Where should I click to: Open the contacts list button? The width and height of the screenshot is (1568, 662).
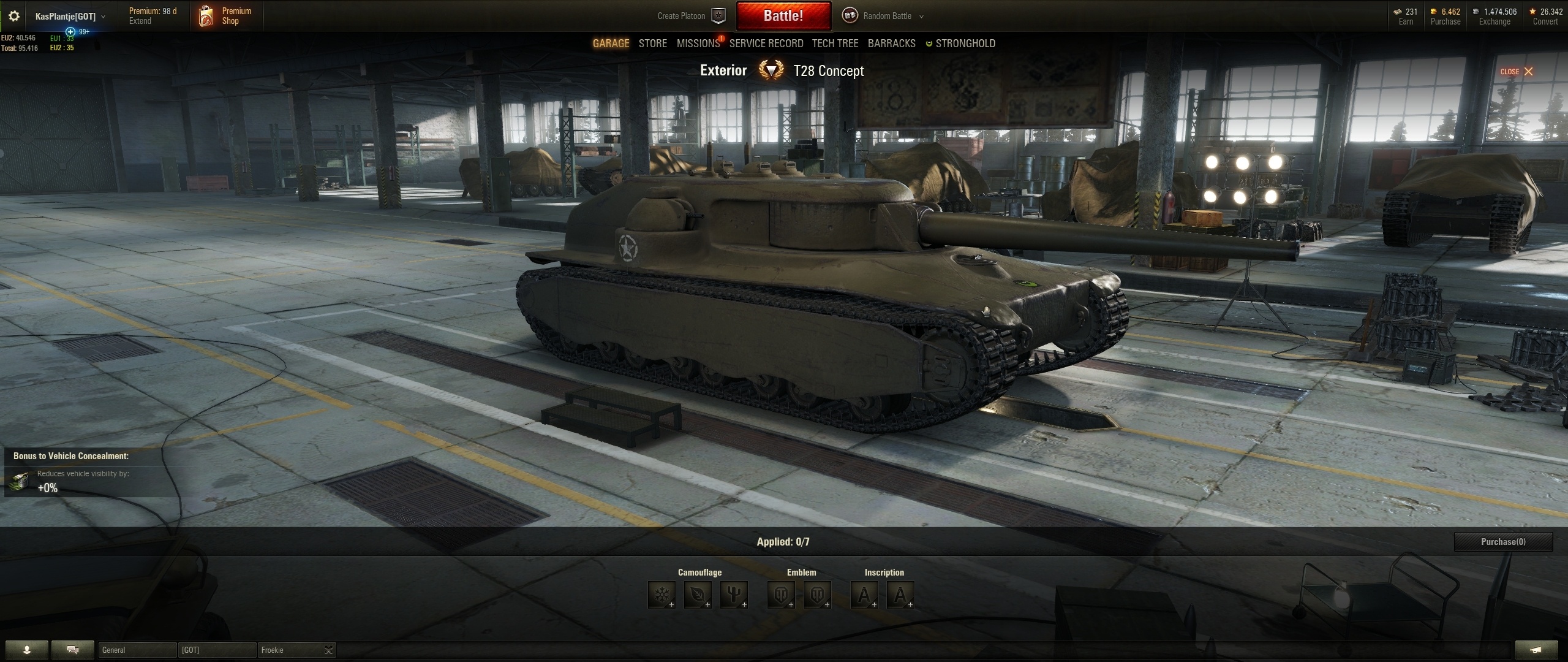click(26, 650)
